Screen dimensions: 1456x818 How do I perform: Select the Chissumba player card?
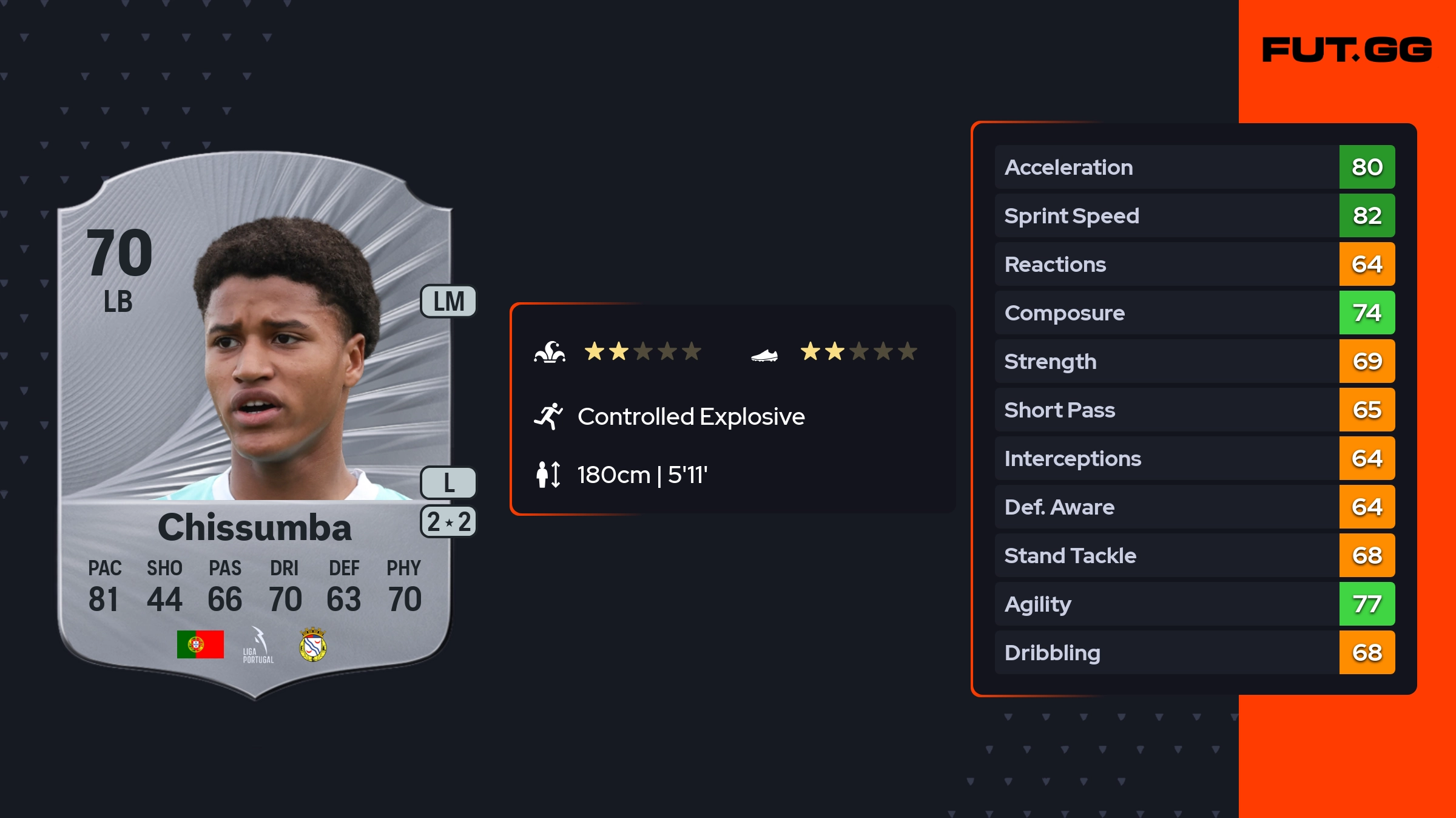pyautogui.click(x=255, y=425)
